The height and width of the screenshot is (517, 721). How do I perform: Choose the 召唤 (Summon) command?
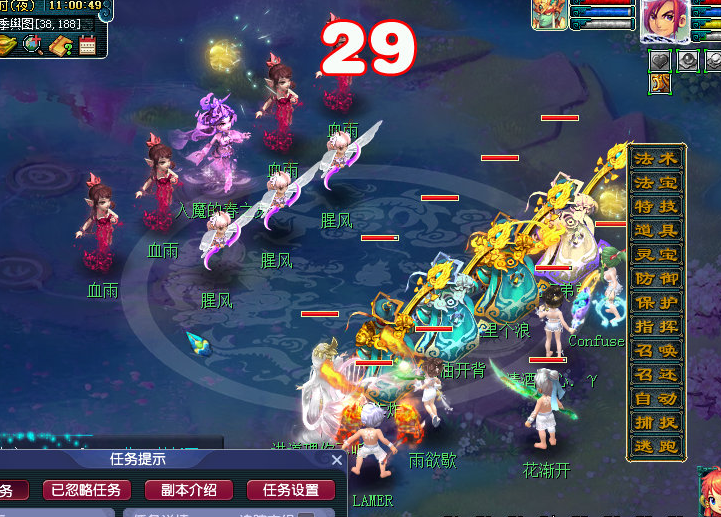pyautogui.click(x=656, y=351)
